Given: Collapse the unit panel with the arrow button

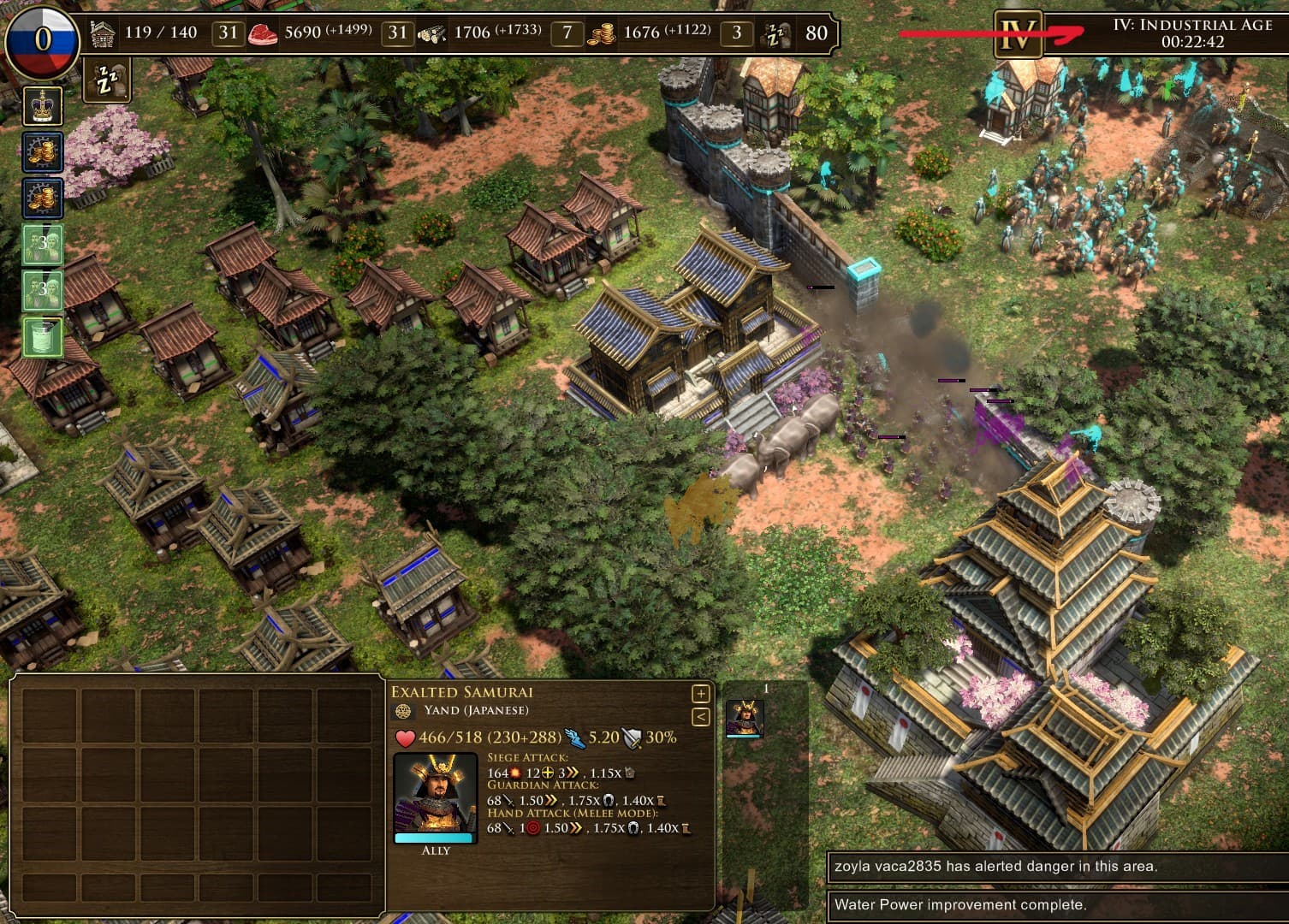Looking at the screenshot, I should tap(700, 716).
